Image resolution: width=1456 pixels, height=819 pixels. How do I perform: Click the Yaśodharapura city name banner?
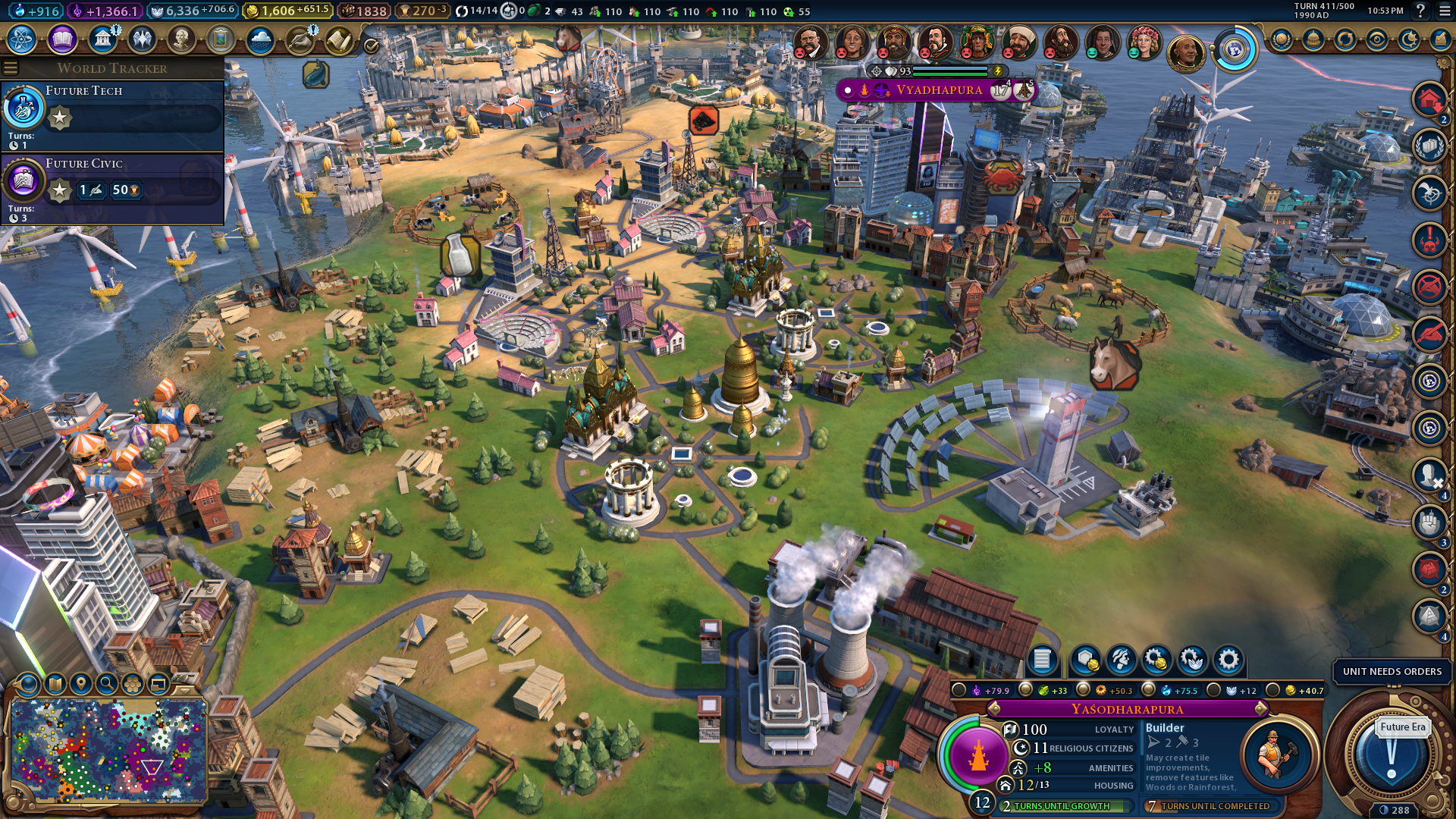(x=1127, y=709)
